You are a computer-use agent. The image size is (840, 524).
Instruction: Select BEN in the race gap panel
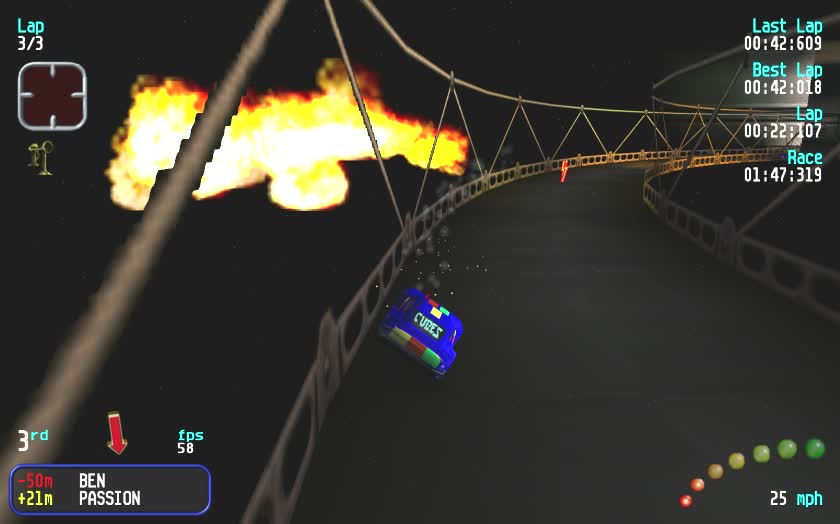pos(92,481)
